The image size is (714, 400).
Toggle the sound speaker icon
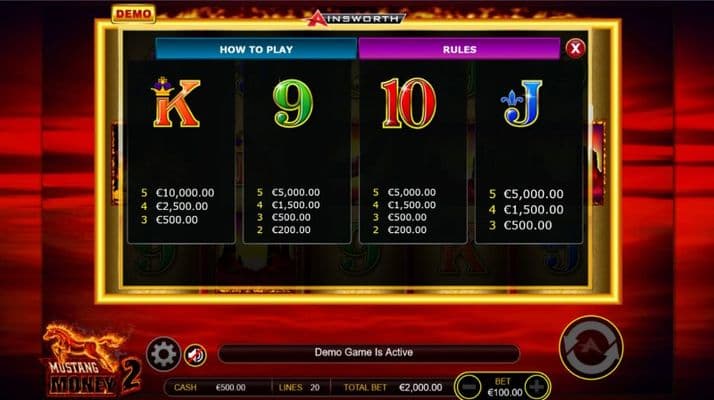coord(195,354)
